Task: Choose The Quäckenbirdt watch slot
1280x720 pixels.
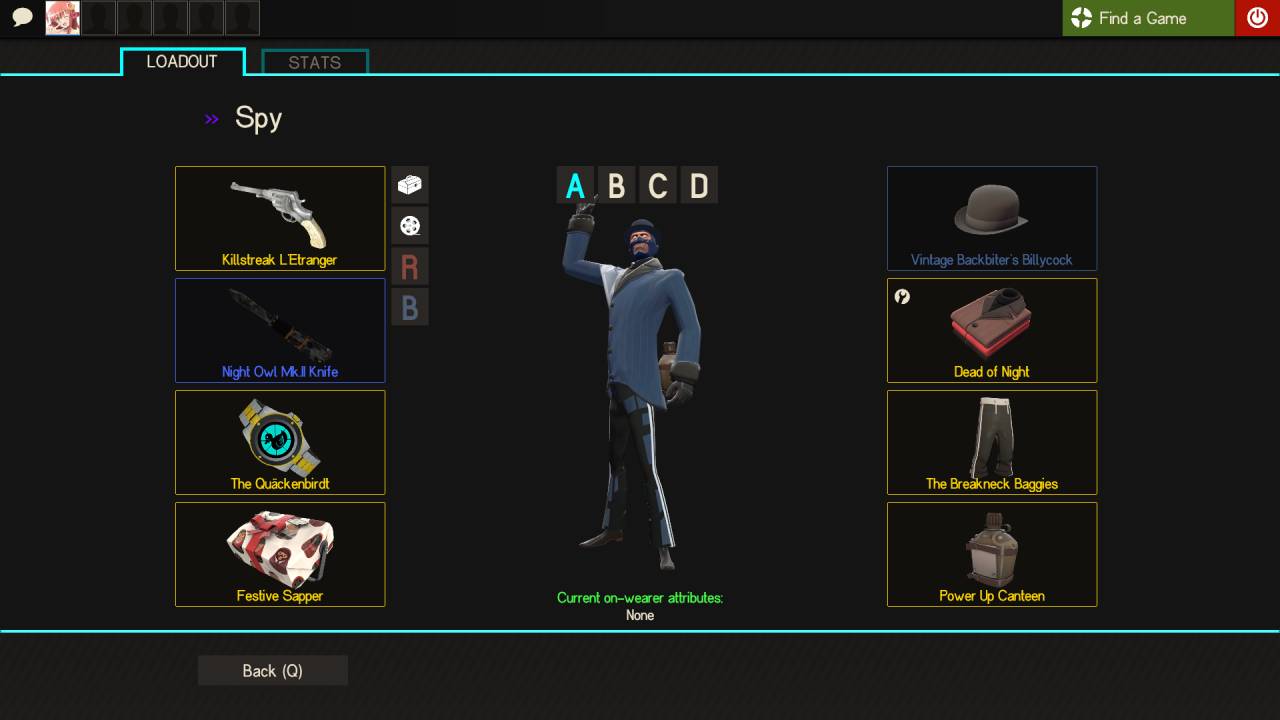Action: click(x=280, y=442)
